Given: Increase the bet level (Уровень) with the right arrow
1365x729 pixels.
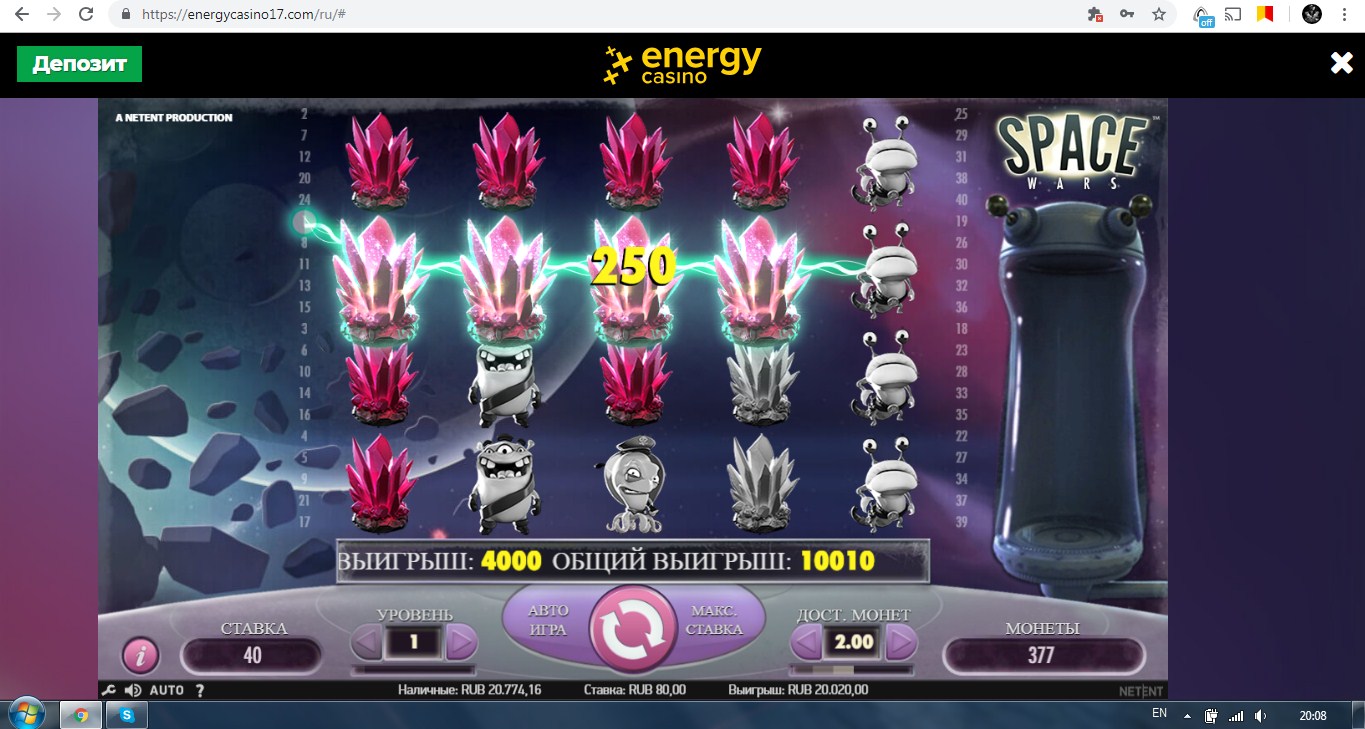Looking at the screenshot, I should click(x=461, y=642).
